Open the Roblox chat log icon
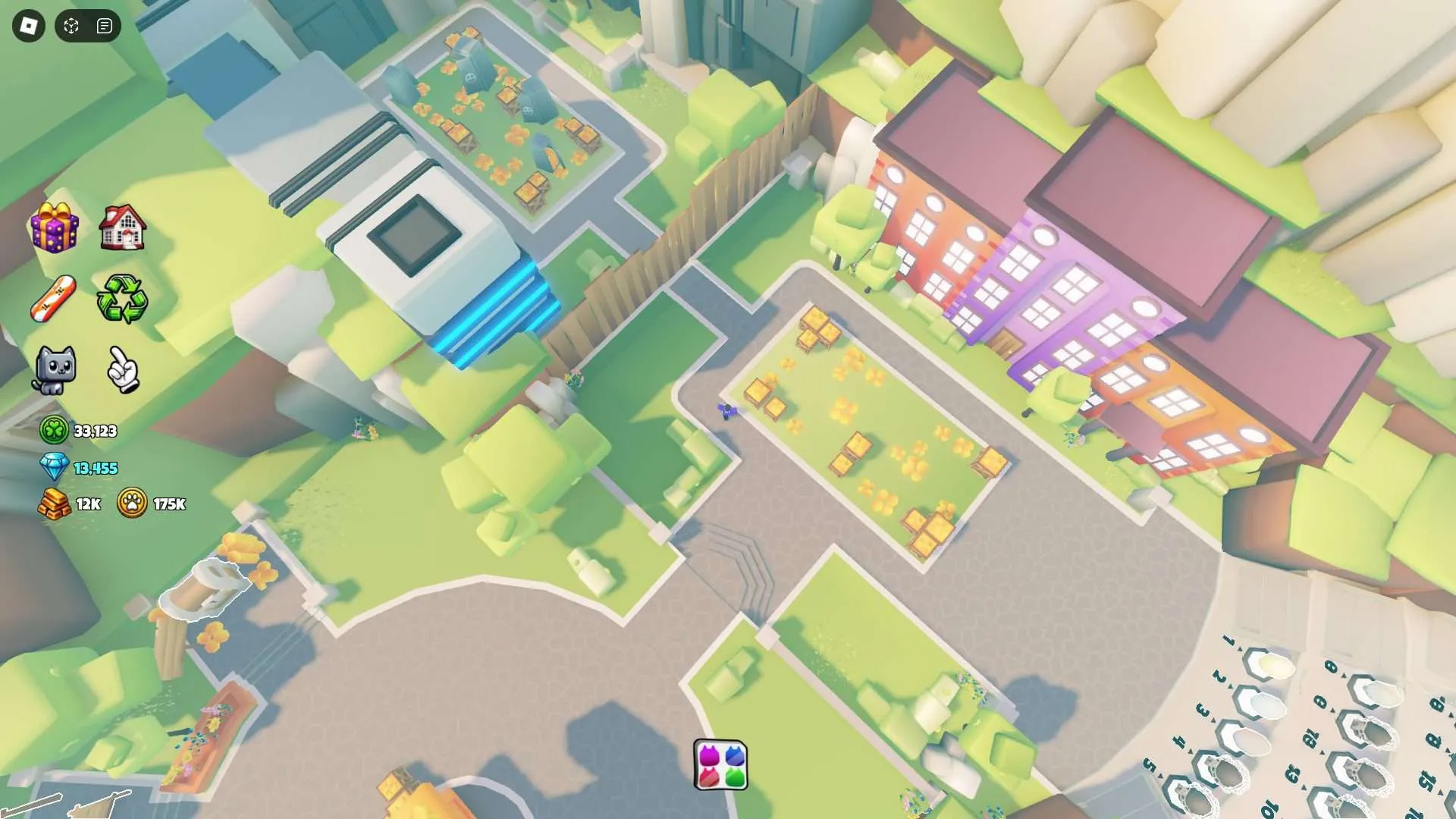Viewport: 1456px width, 819px height. (x=105, y=27)
